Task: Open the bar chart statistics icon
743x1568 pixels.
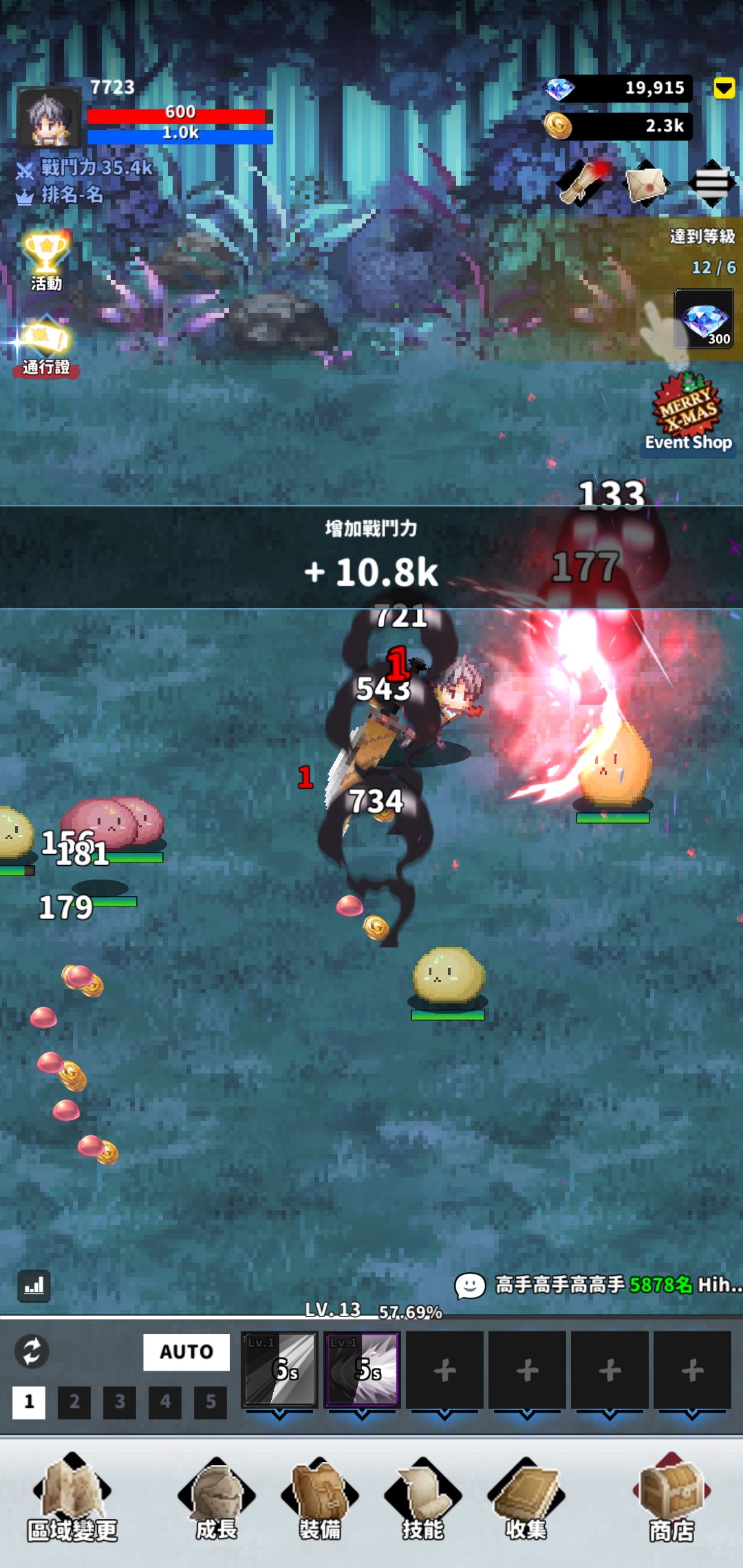Action: point(34,1285)
